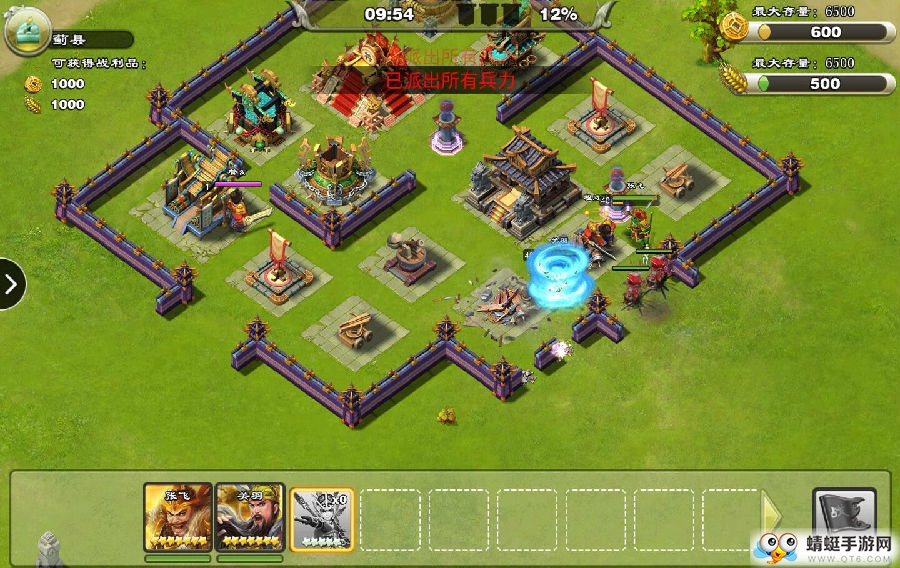900x568 pixels.
Task: Select the 关羽 (Guan Yu) hero card
Action: (x=247, y=517)
